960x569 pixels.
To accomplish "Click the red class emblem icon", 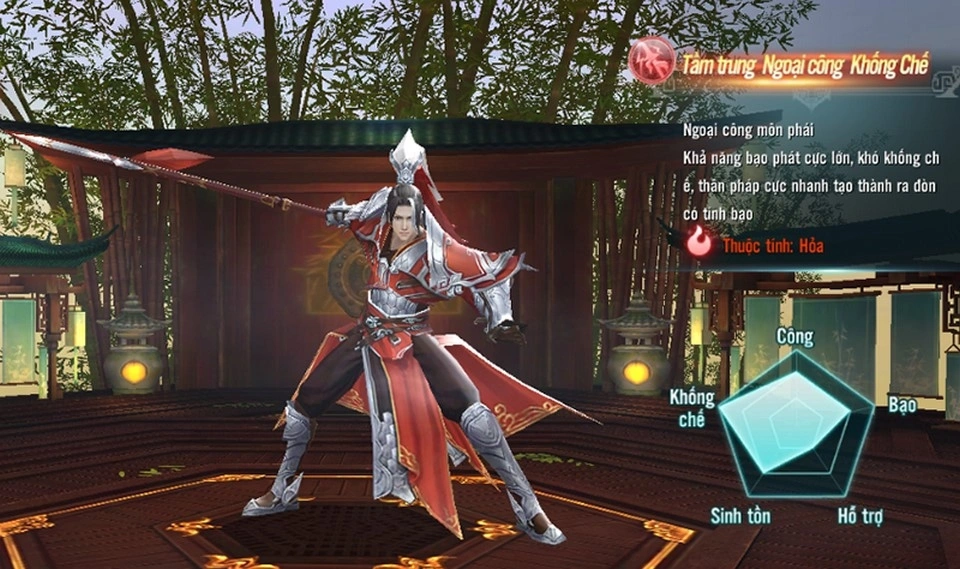I will coord(652,61).
